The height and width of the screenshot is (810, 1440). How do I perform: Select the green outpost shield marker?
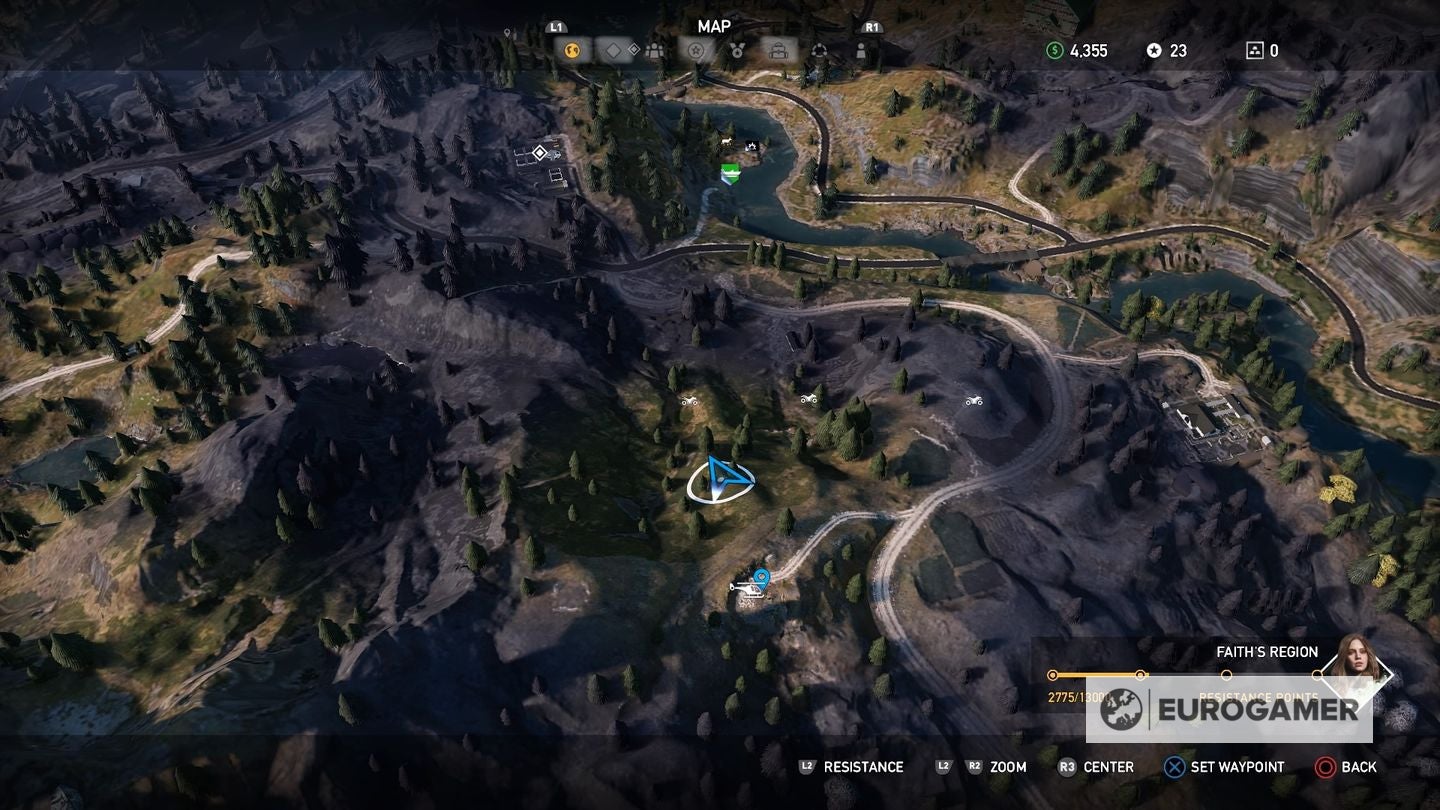tap(731, 174)
